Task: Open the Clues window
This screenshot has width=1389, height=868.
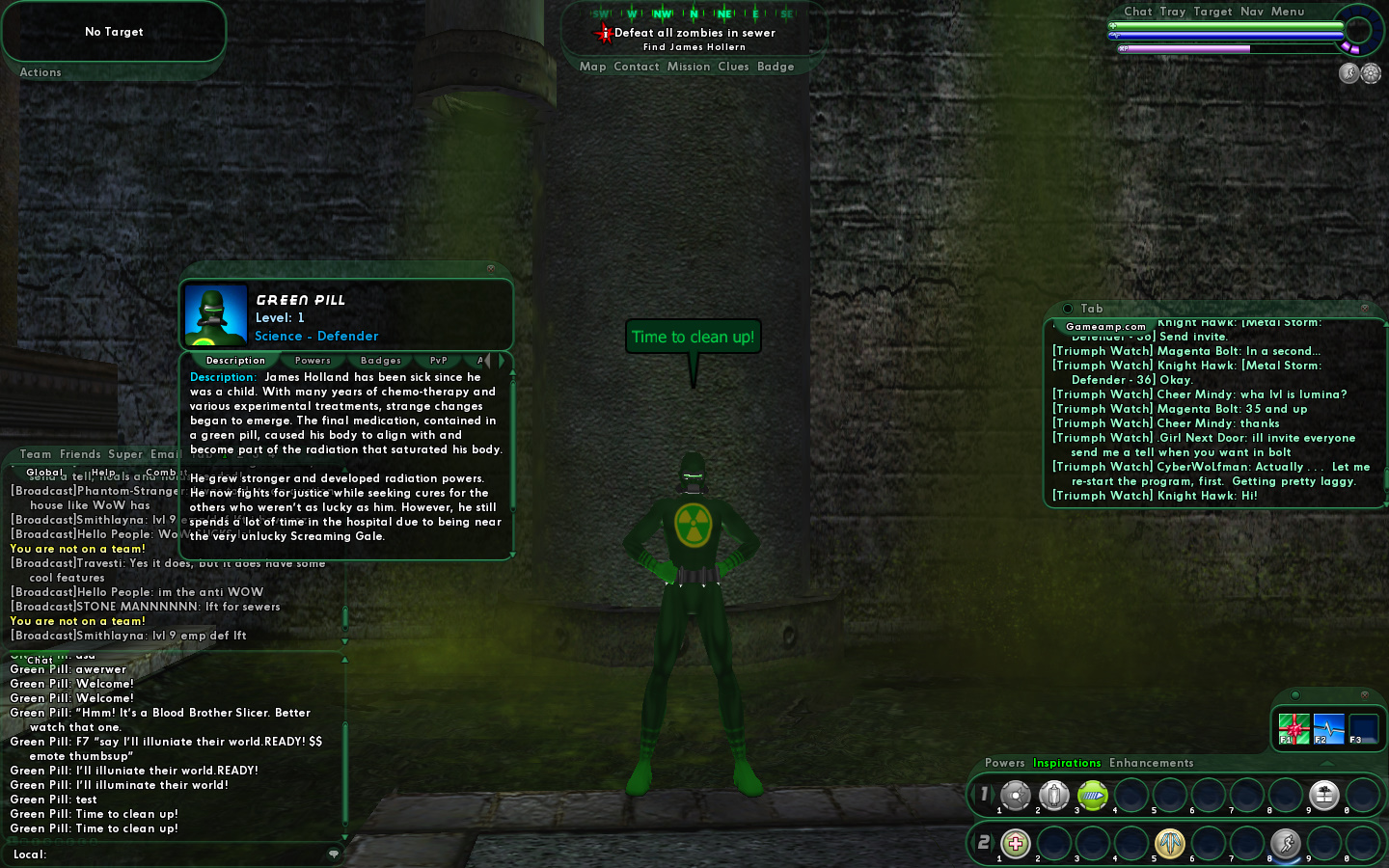Action: 733,67
